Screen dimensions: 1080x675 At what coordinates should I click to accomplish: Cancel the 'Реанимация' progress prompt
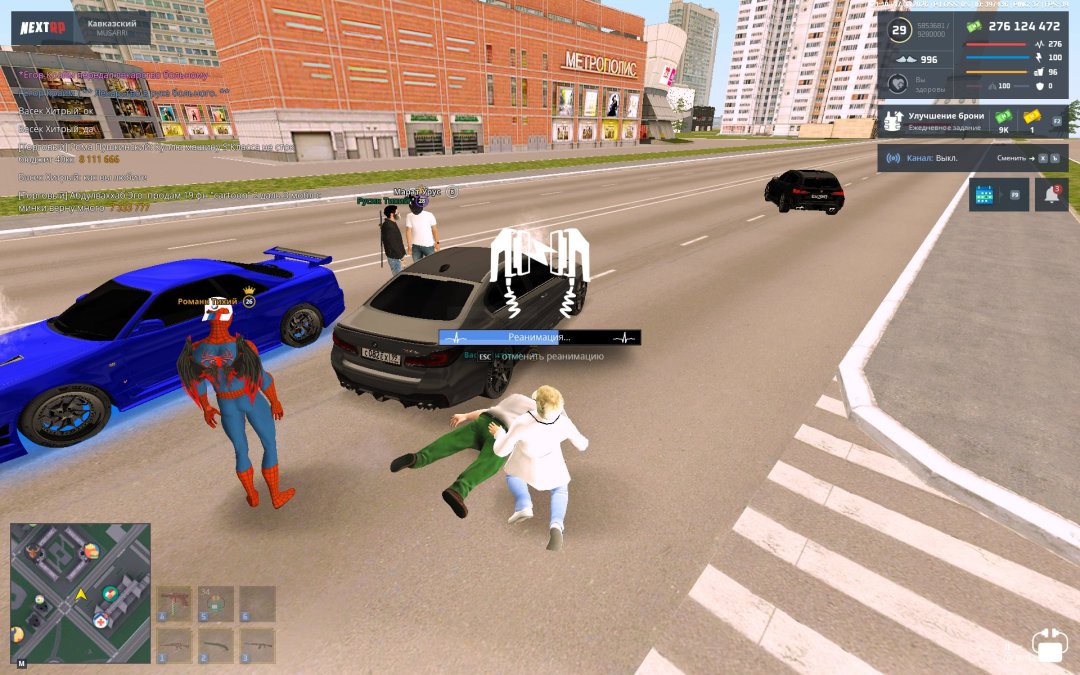[x=539, y=356]
